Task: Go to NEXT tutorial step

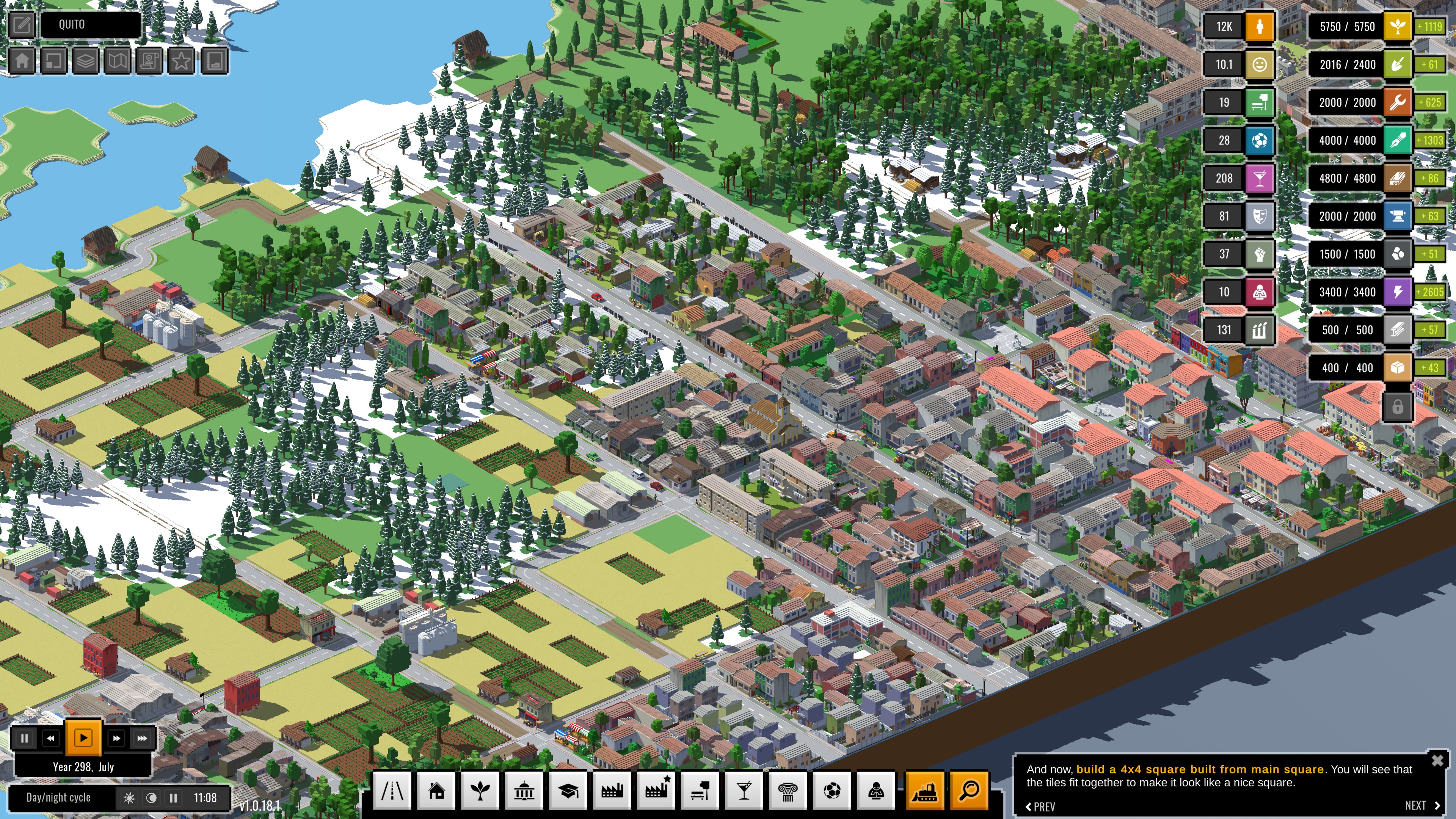Action: (x=1422, y=805)
